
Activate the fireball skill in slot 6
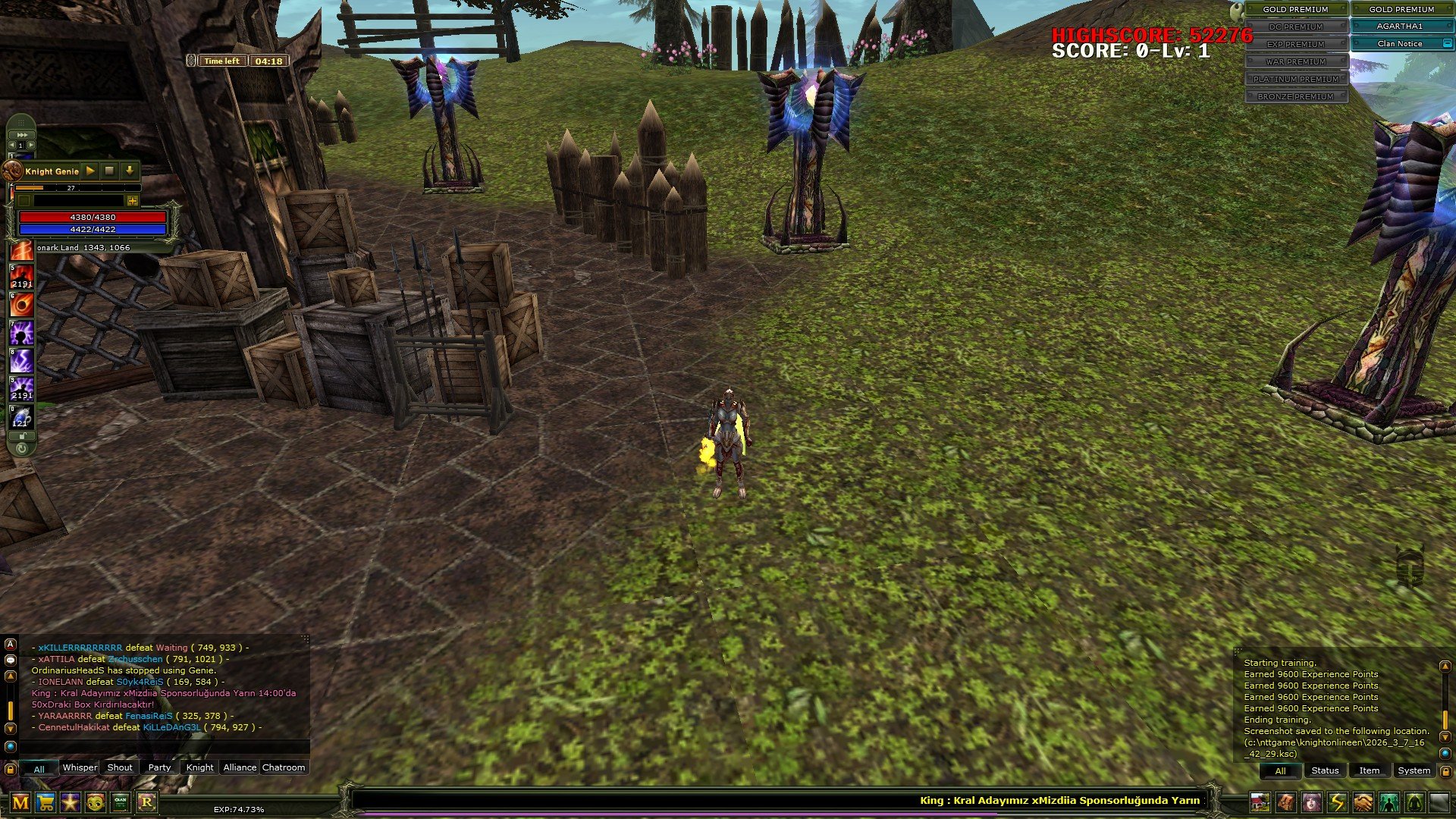click(x=22, y=305)
